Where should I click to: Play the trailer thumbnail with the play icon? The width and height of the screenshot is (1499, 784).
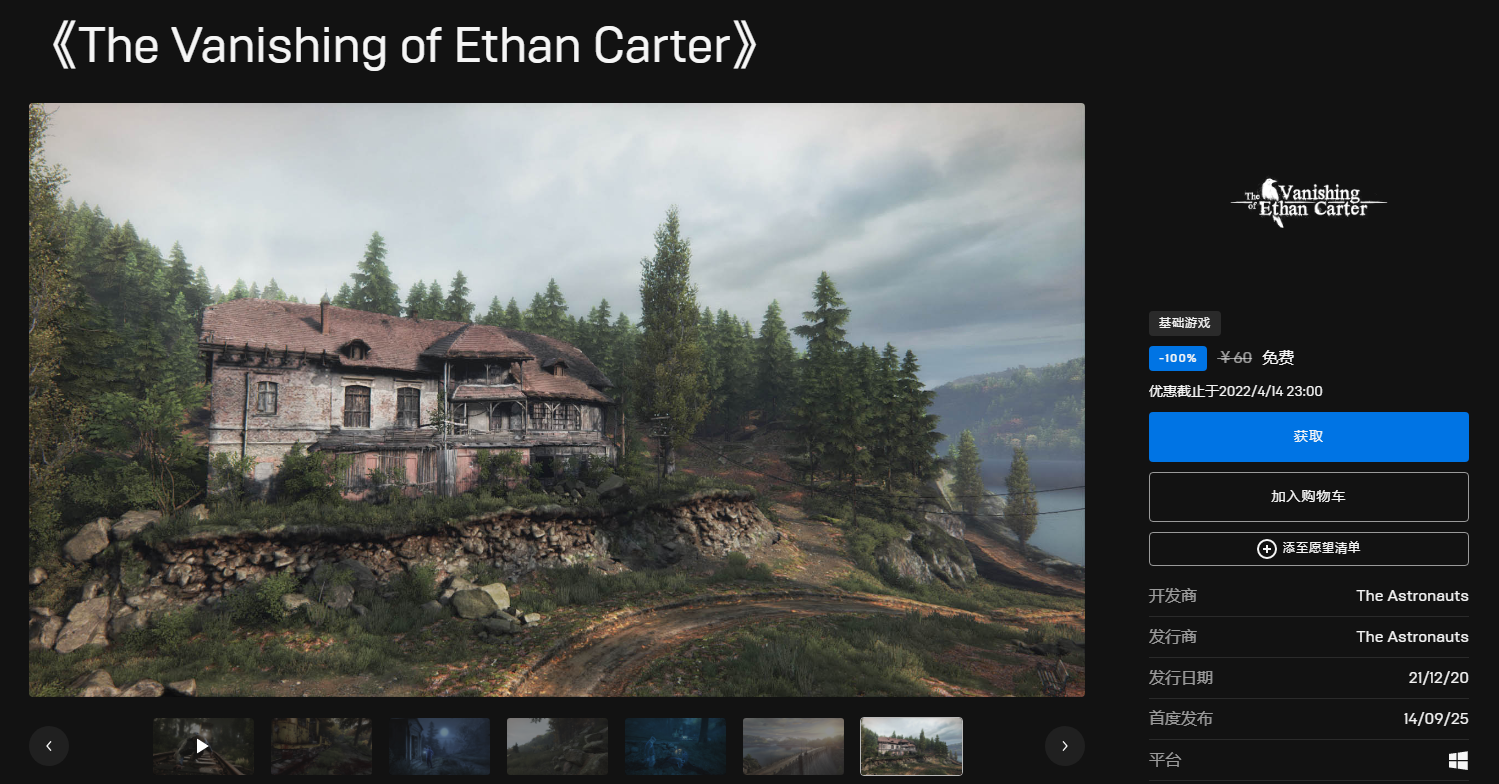(x=203, y=746)
